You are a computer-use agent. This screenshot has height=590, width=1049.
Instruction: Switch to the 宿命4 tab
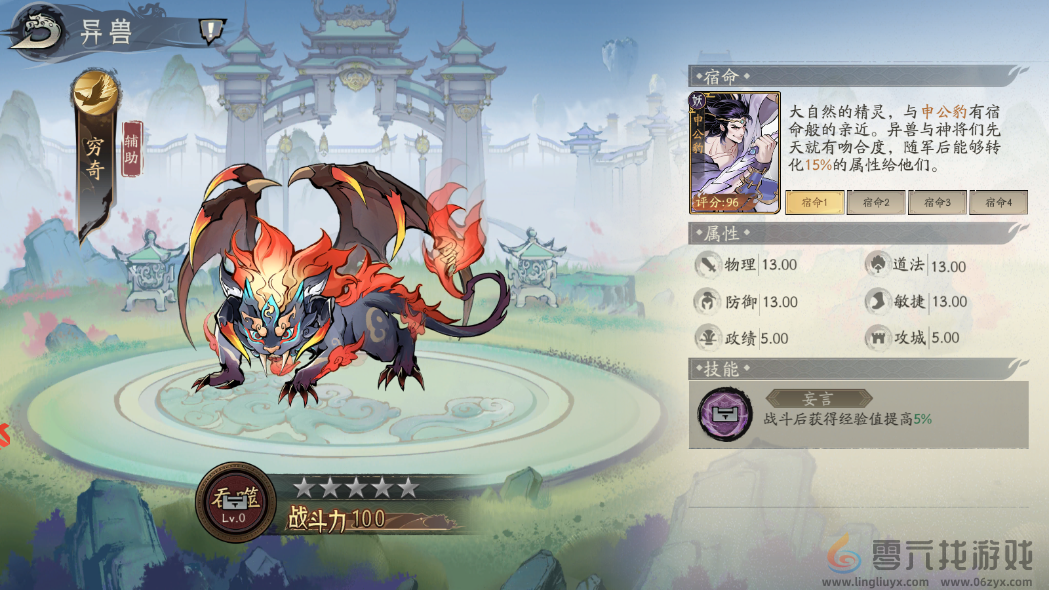click(x=998, y=202)
